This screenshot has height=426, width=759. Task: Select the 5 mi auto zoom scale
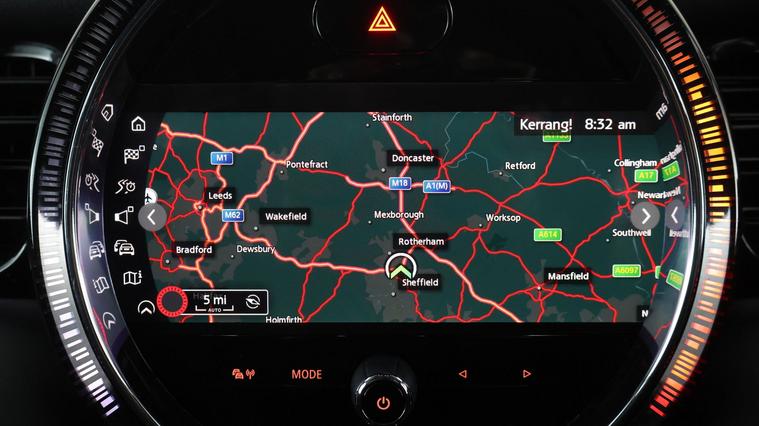pyautogui.click(x=213, y=300)
